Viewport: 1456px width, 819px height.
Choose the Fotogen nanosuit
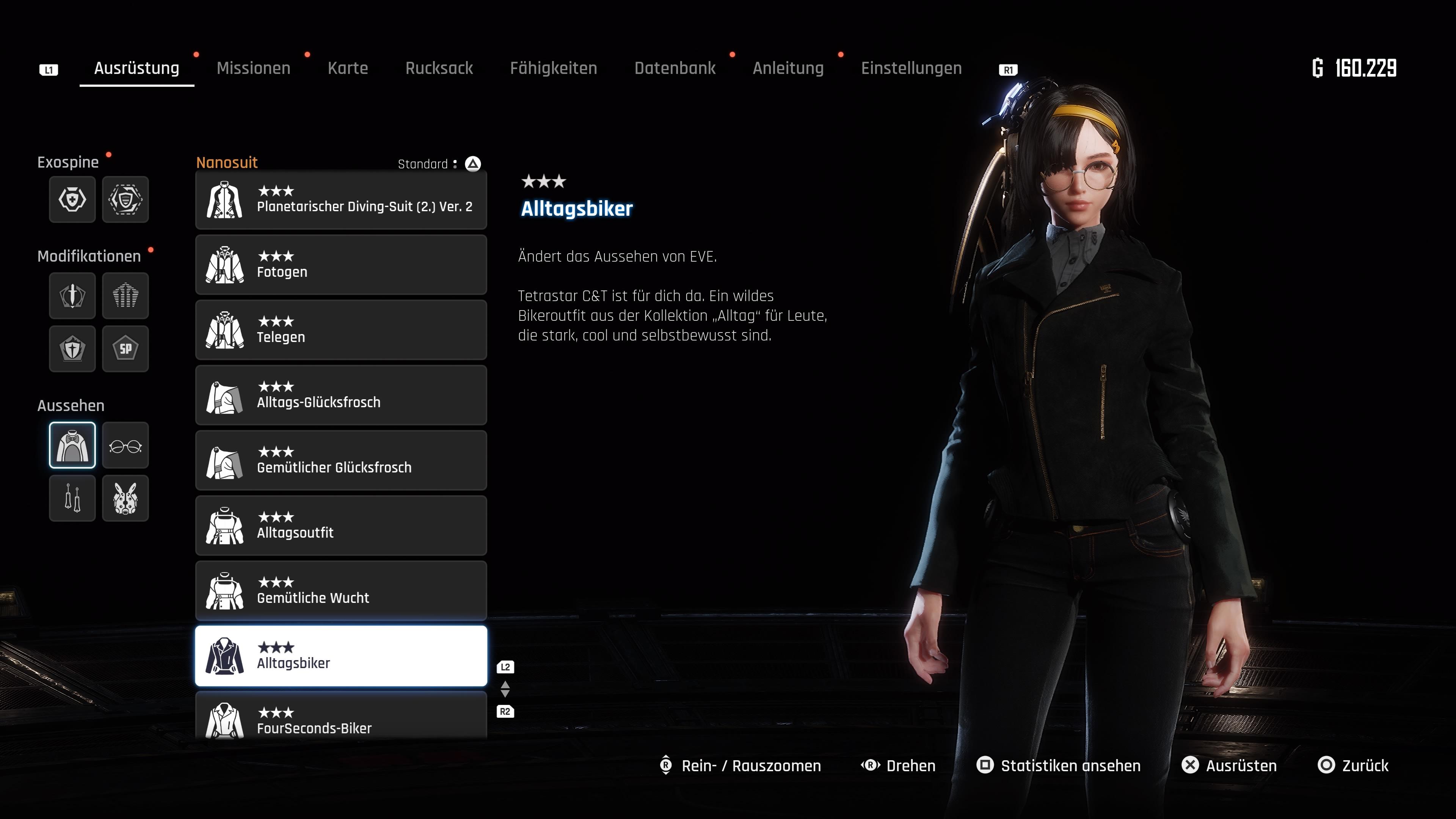(341, 265)
